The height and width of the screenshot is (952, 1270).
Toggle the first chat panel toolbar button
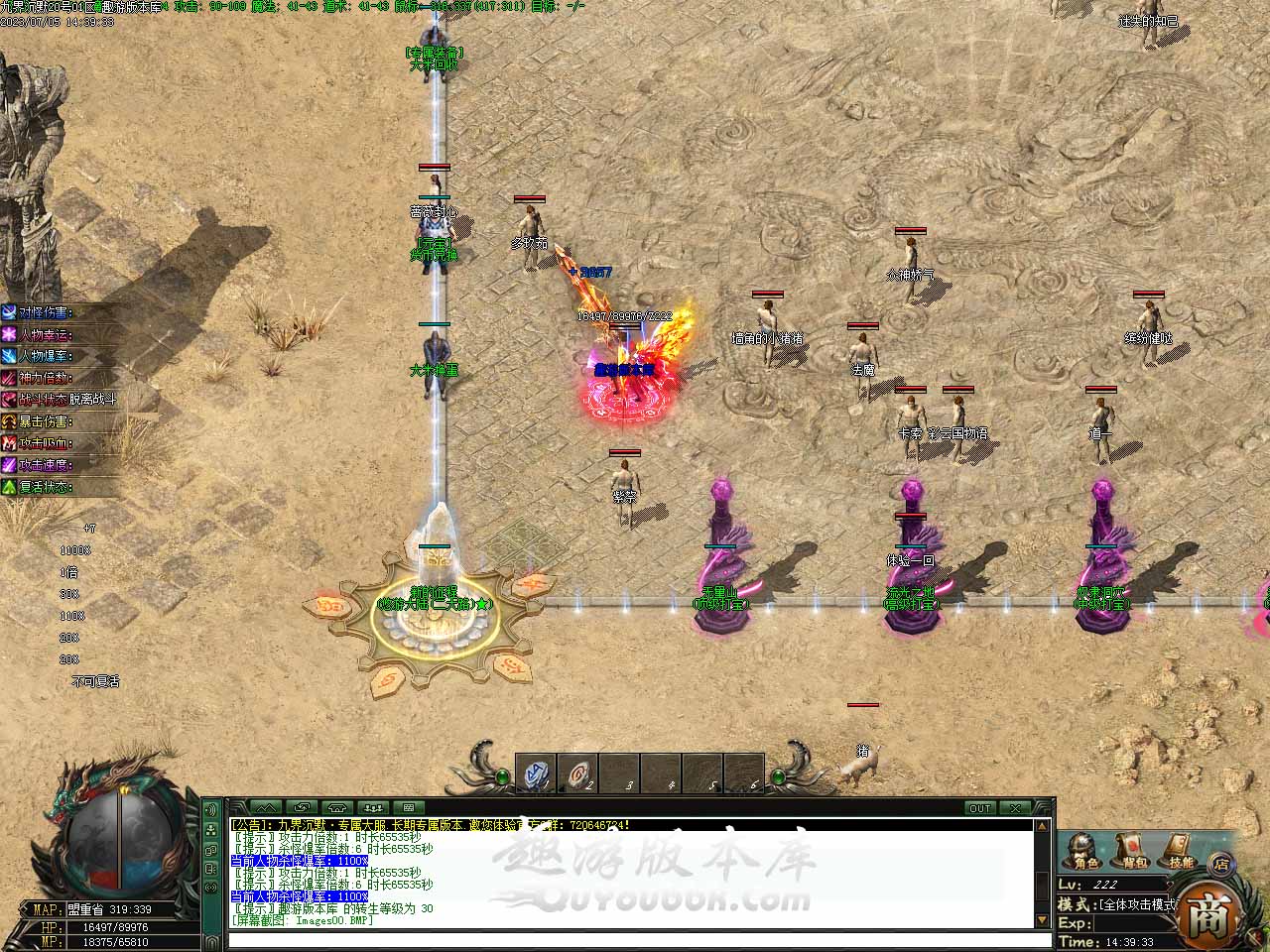pos(265,808)
